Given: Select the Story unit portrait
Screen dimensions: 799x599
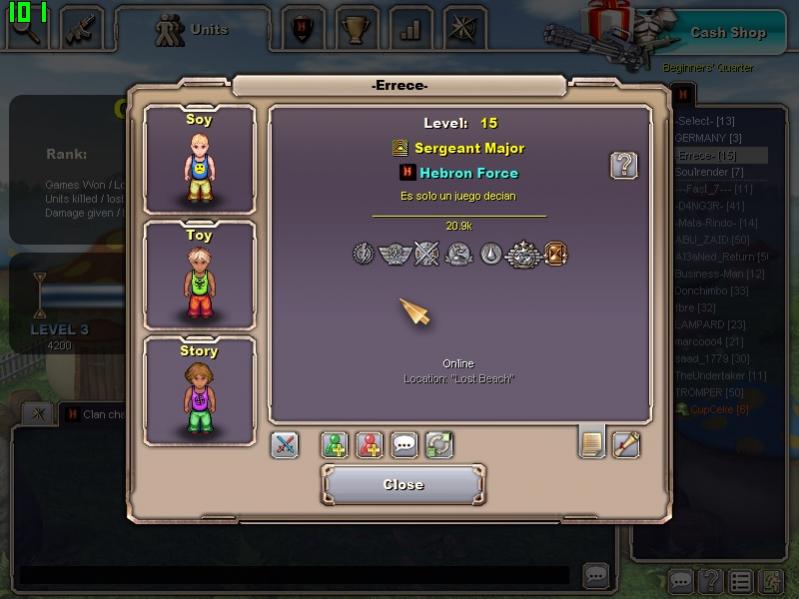Looking at the screenshot, I should coord(200,392).
